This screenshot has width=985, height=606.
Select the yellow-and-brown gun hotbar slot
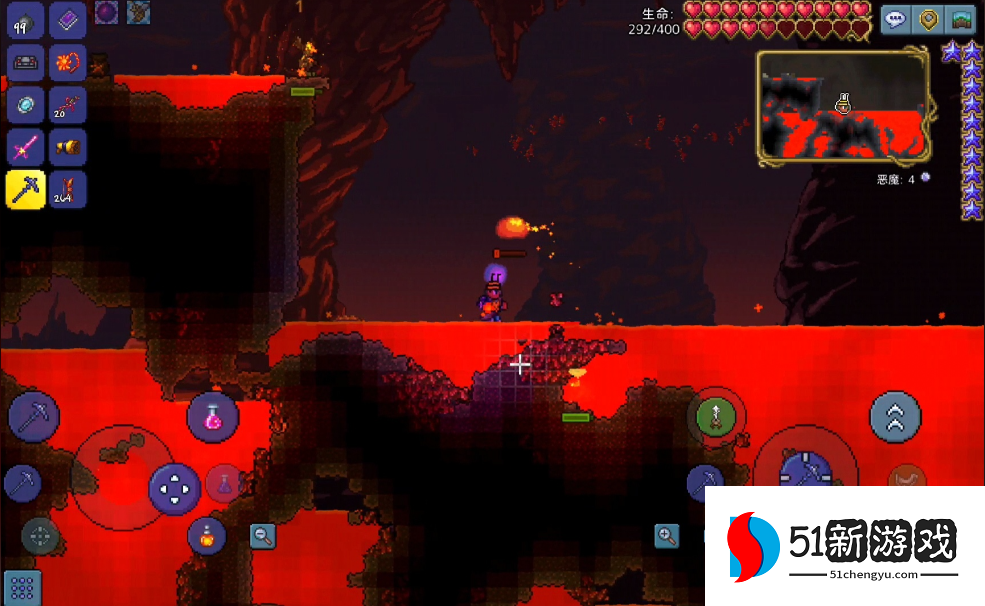68,148
